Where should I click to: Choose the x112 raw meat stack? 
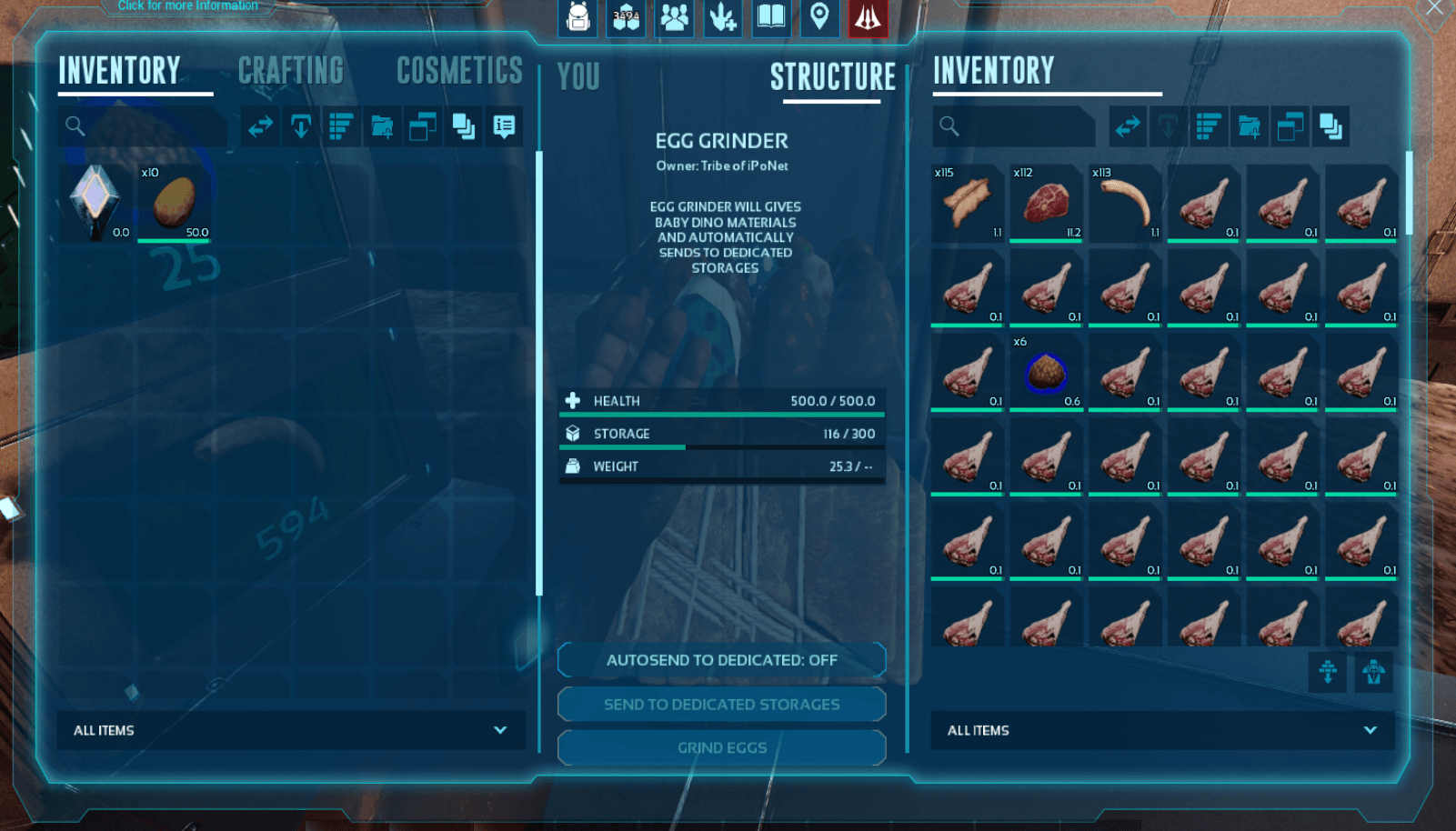(x=1046, y=203)
